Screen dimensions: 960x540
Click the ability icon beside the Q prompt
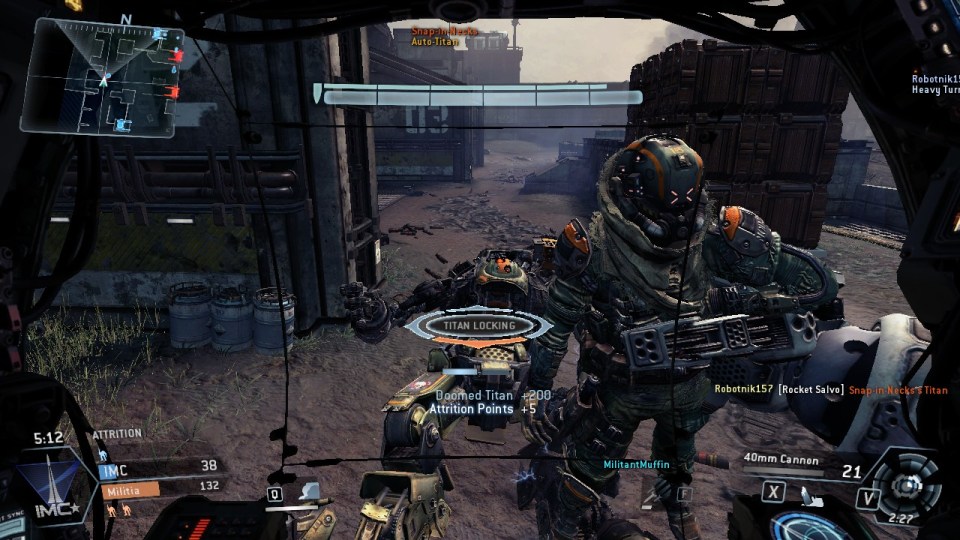click(310, 491)
